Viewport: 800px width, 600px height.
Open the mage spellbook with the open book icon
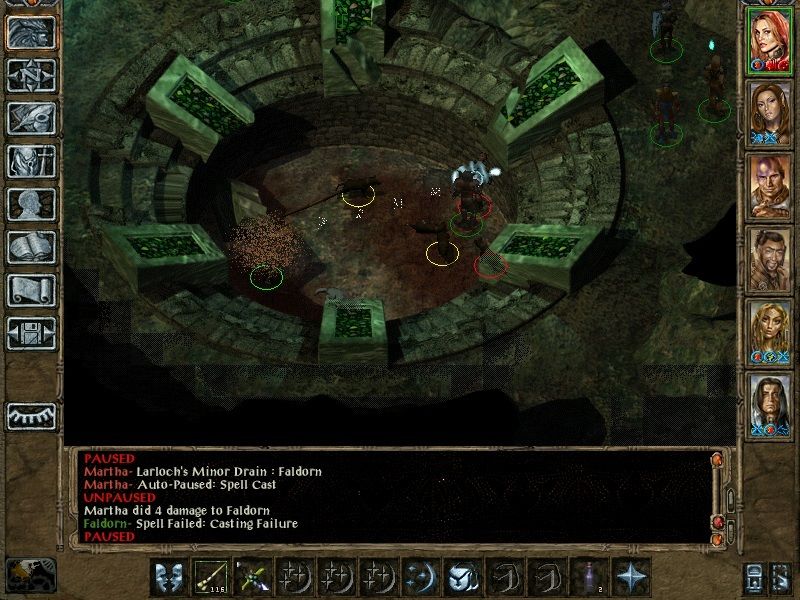point(31,247)
